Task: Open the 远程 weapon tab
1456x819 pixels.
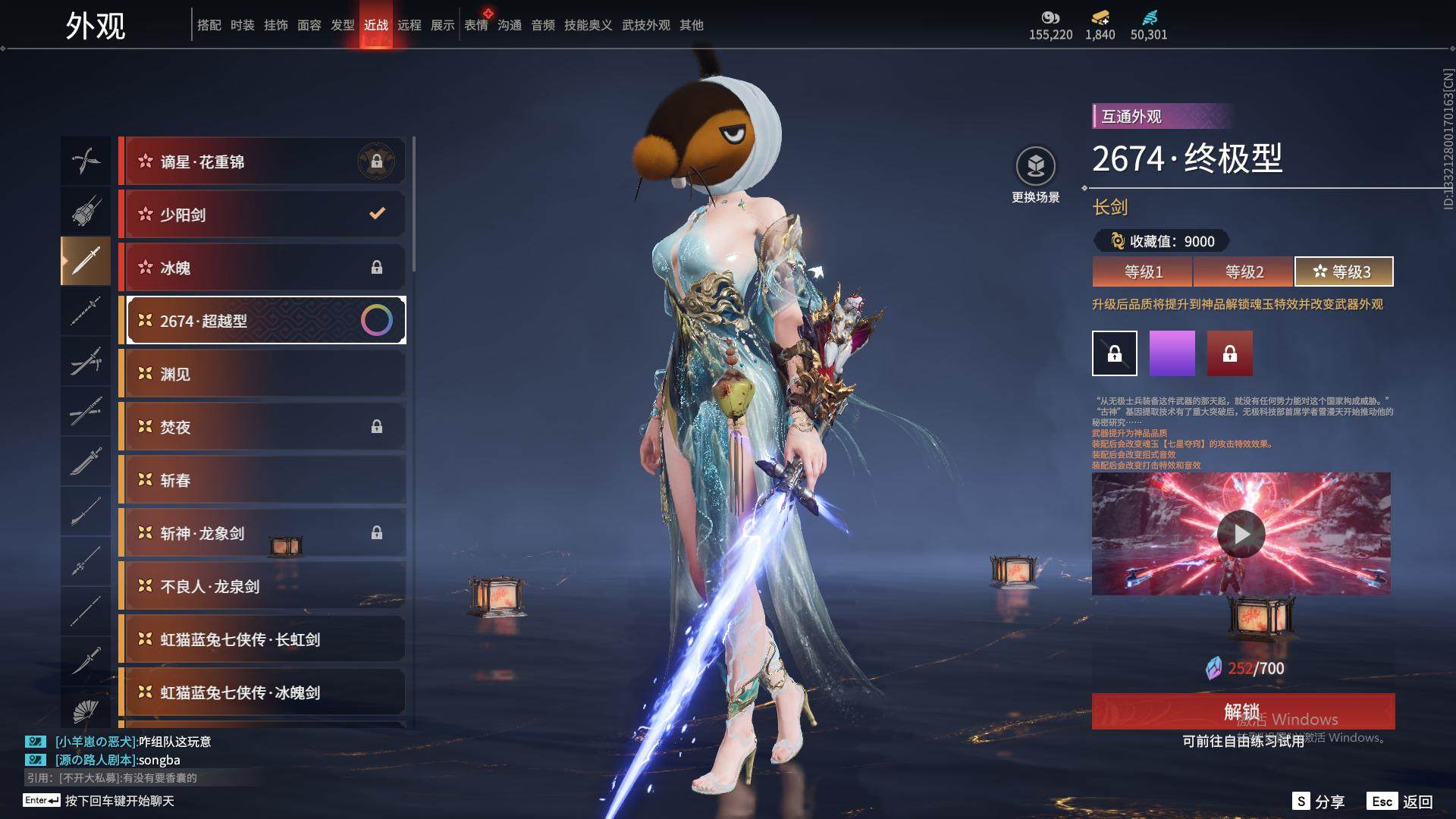Action: (409, 25)
